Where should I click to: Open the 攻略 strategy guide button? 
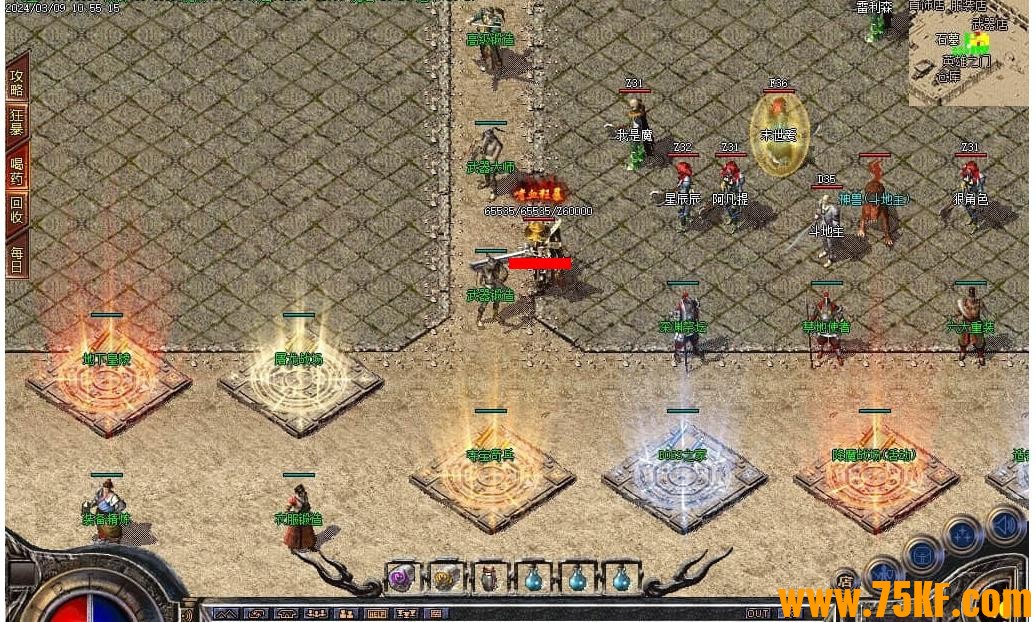coord(17,82)
